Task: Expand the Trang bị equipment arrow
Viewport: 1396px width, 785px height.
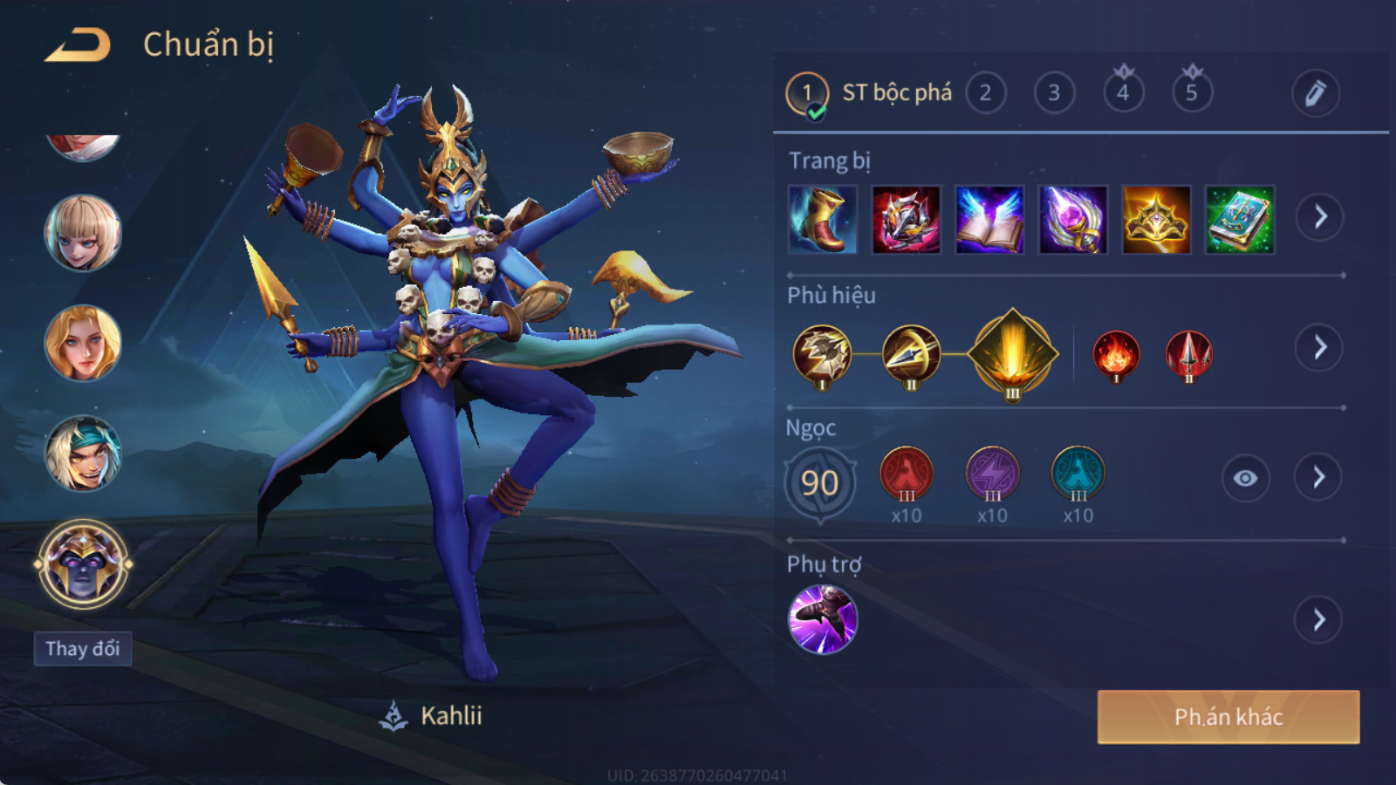Action: pyautogui.click(x=1320, y=217)
